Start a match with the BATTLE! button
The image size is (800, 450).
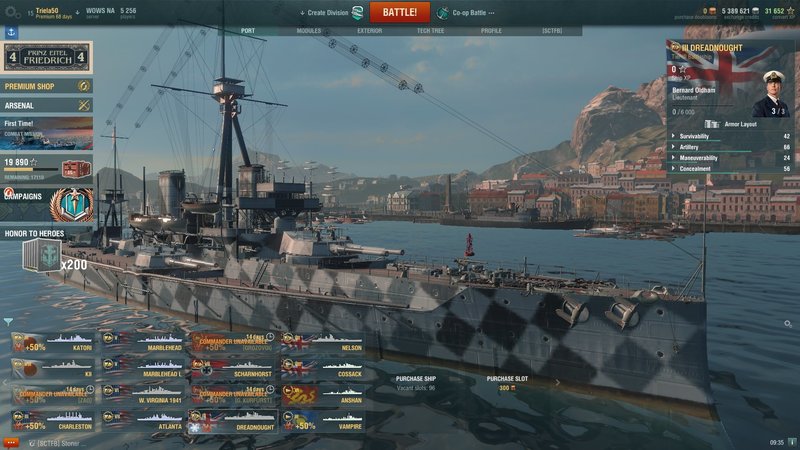coord(400,13)
